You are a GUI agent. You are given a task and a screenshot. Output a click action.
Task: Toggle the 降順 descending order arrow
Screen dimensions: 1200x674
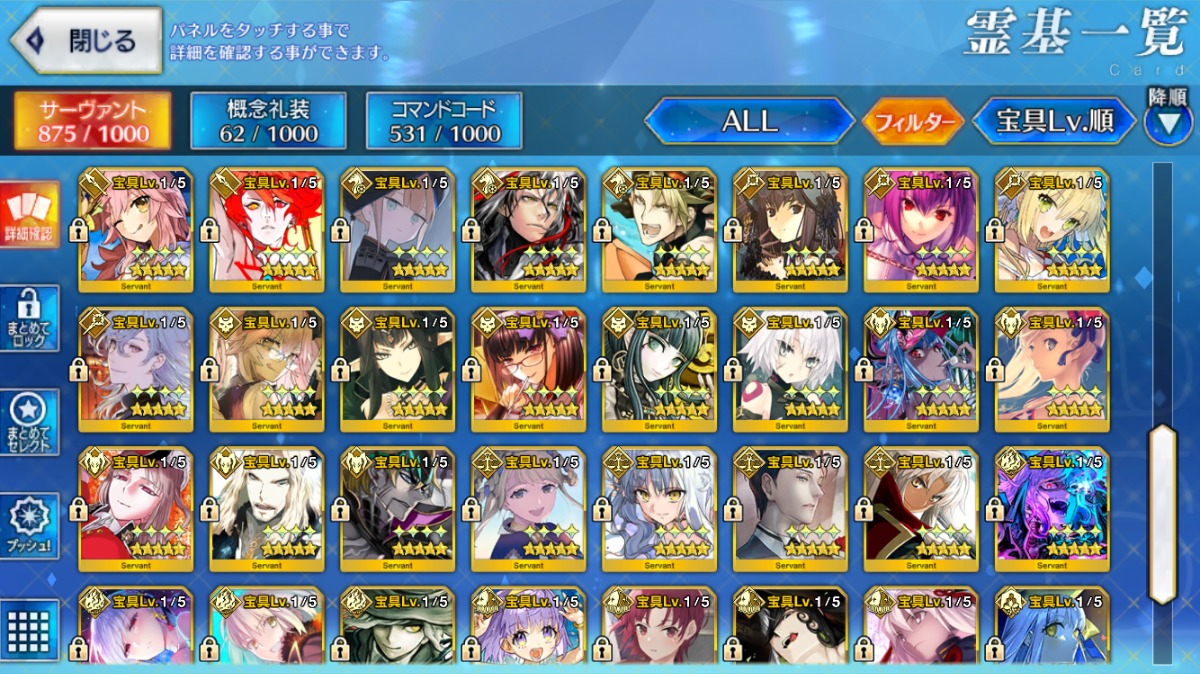click(1167, 123)
